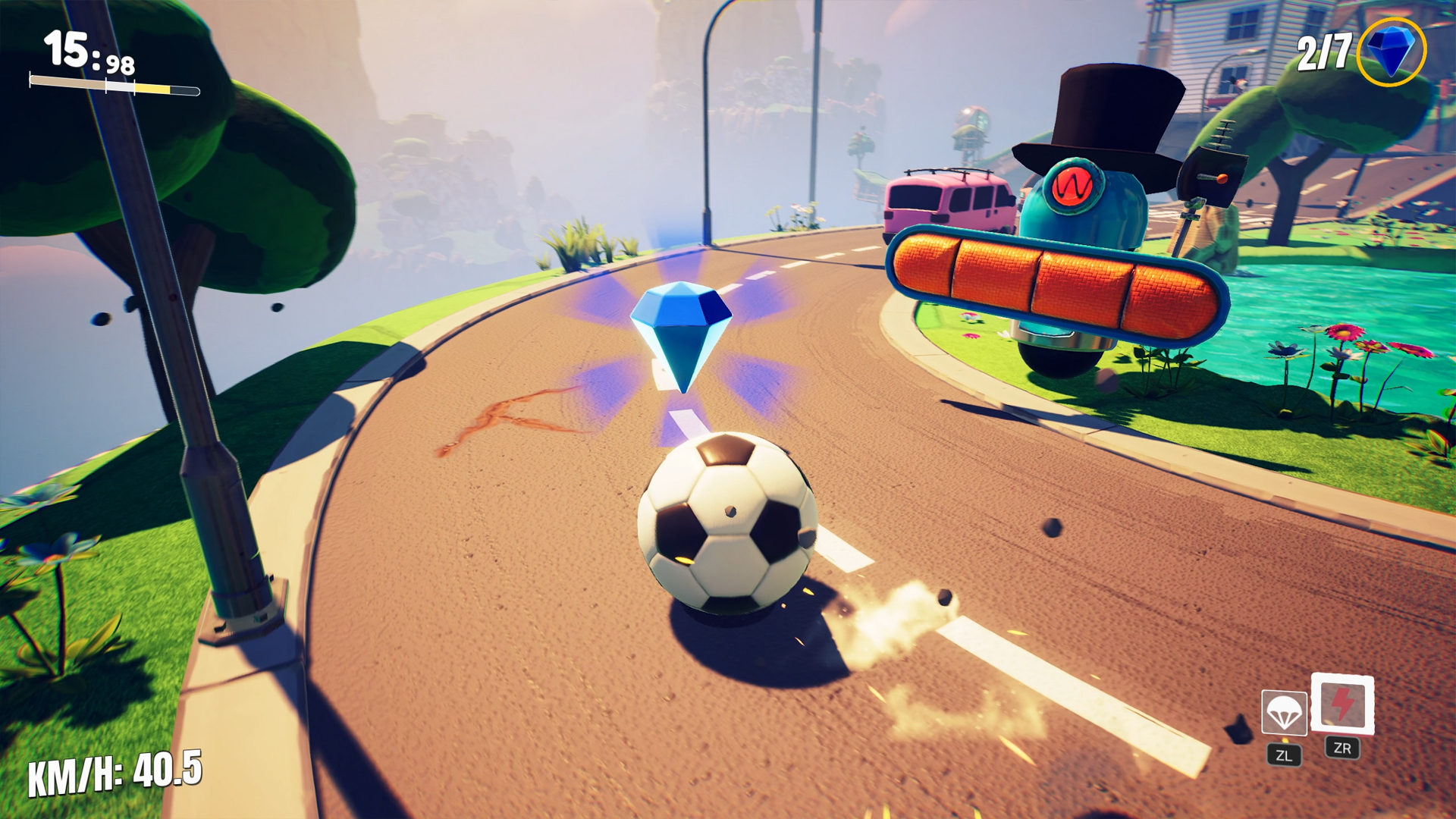Activate the parachute ability icon
This screenshot has height=819, width=1456.
click(x=1284, y=713)
